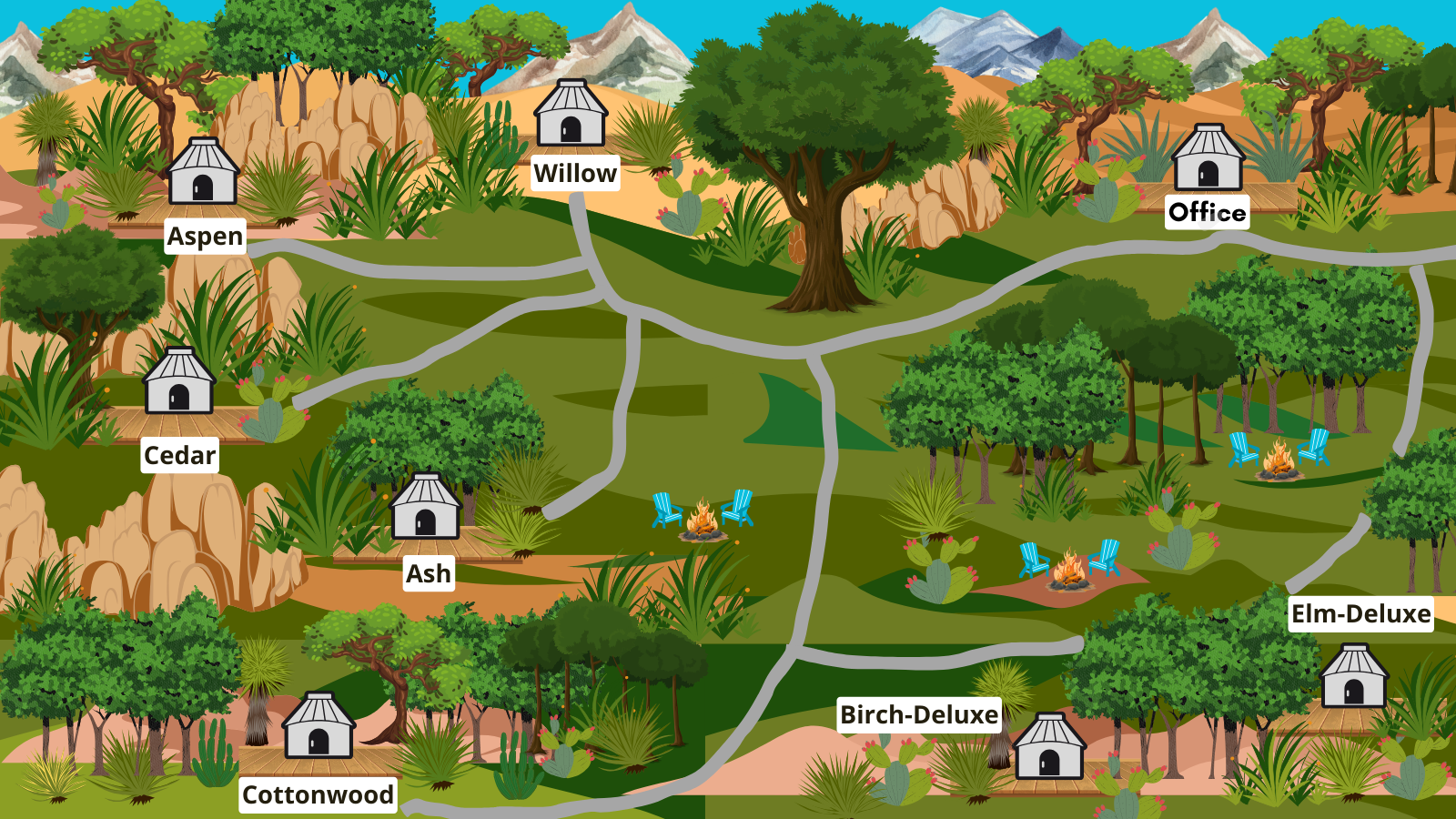Choose the Willow cabin label
Viewport: 1456px width, 819px height.
[x=575, y=173]
